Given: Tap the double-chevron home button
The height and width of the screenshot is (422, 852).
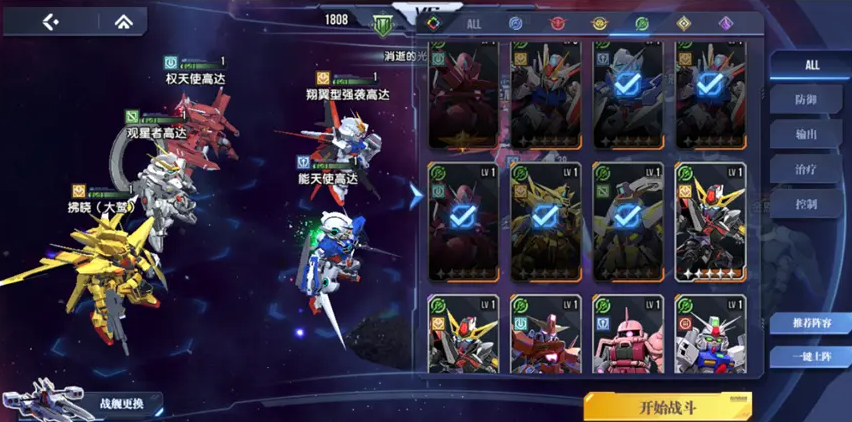Looking at the screenshot, I should point(123,21).
